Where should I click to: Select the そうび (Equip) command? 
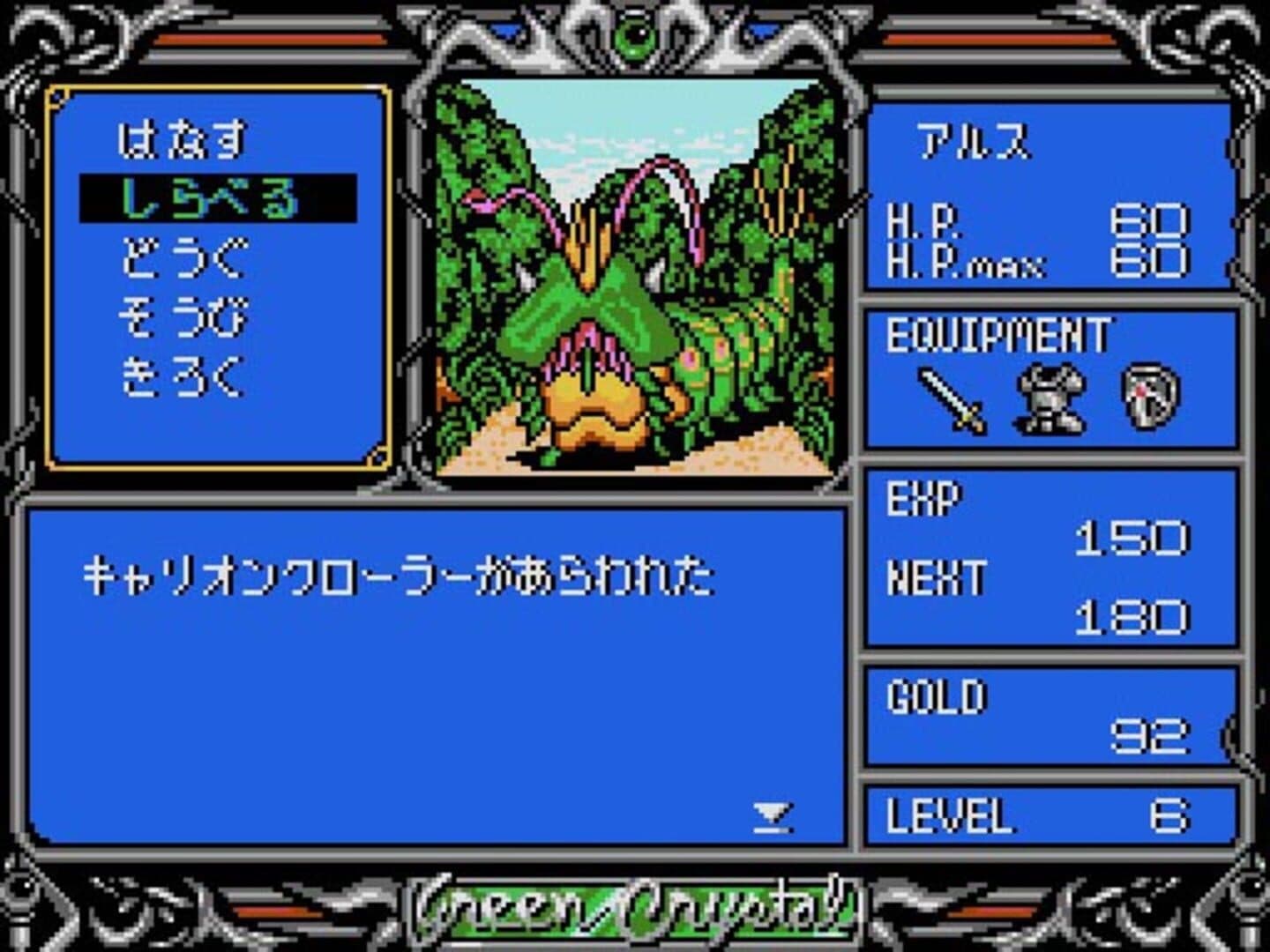tap(183, 318)
